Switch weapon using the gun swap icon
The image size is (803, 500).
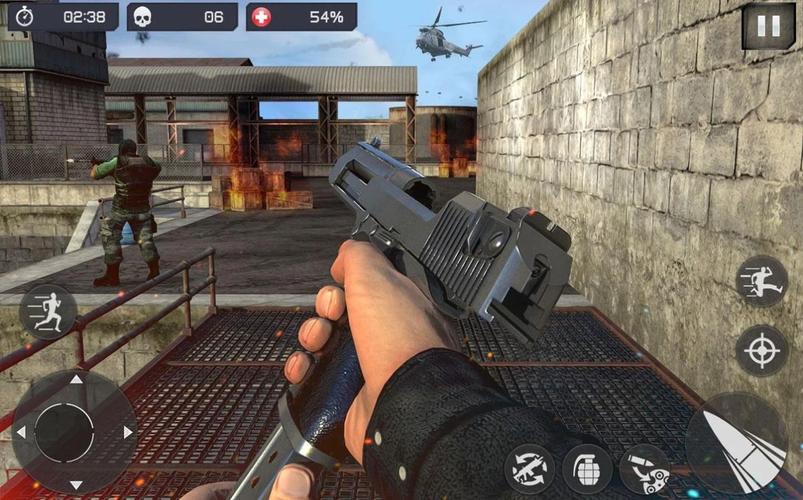tap(530, 469)
